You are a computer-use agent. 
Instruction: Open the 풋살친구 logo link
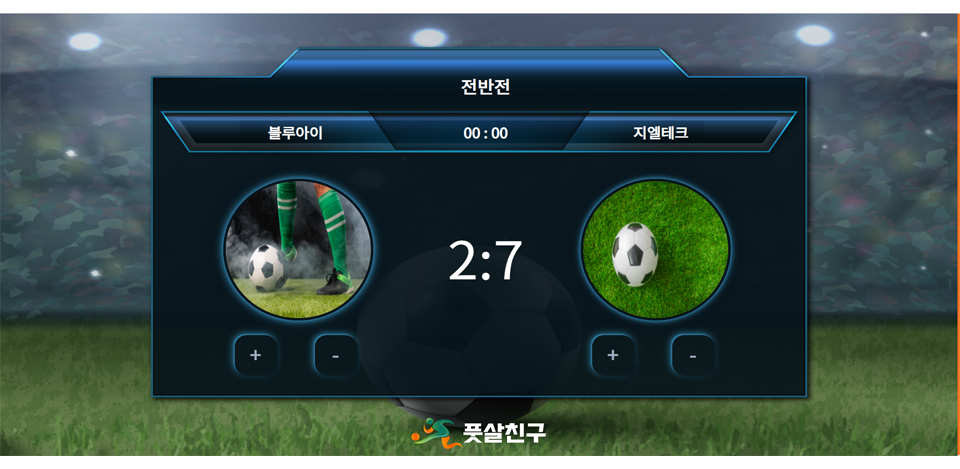click(479, 432)
